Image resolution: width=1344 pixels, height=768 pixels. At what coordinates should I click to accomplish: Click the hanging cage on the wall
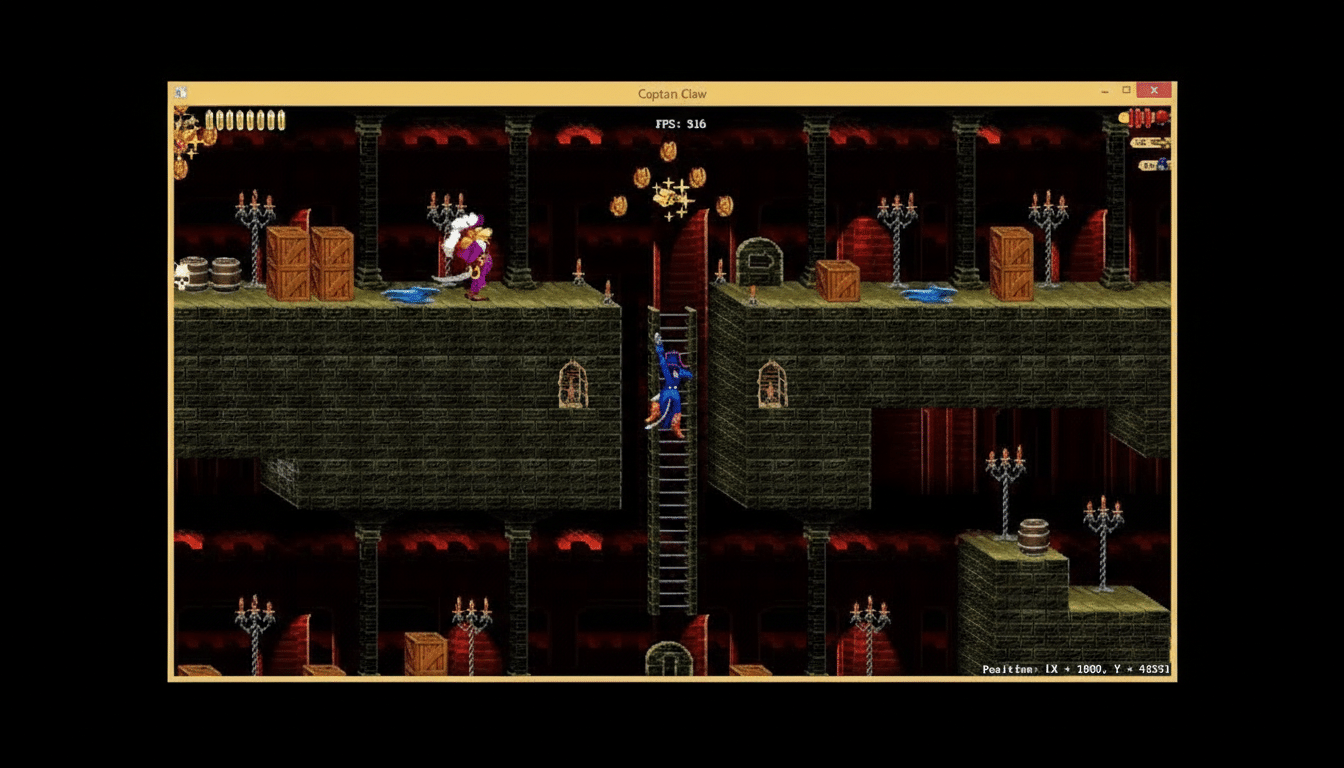(x=573, y=385)
